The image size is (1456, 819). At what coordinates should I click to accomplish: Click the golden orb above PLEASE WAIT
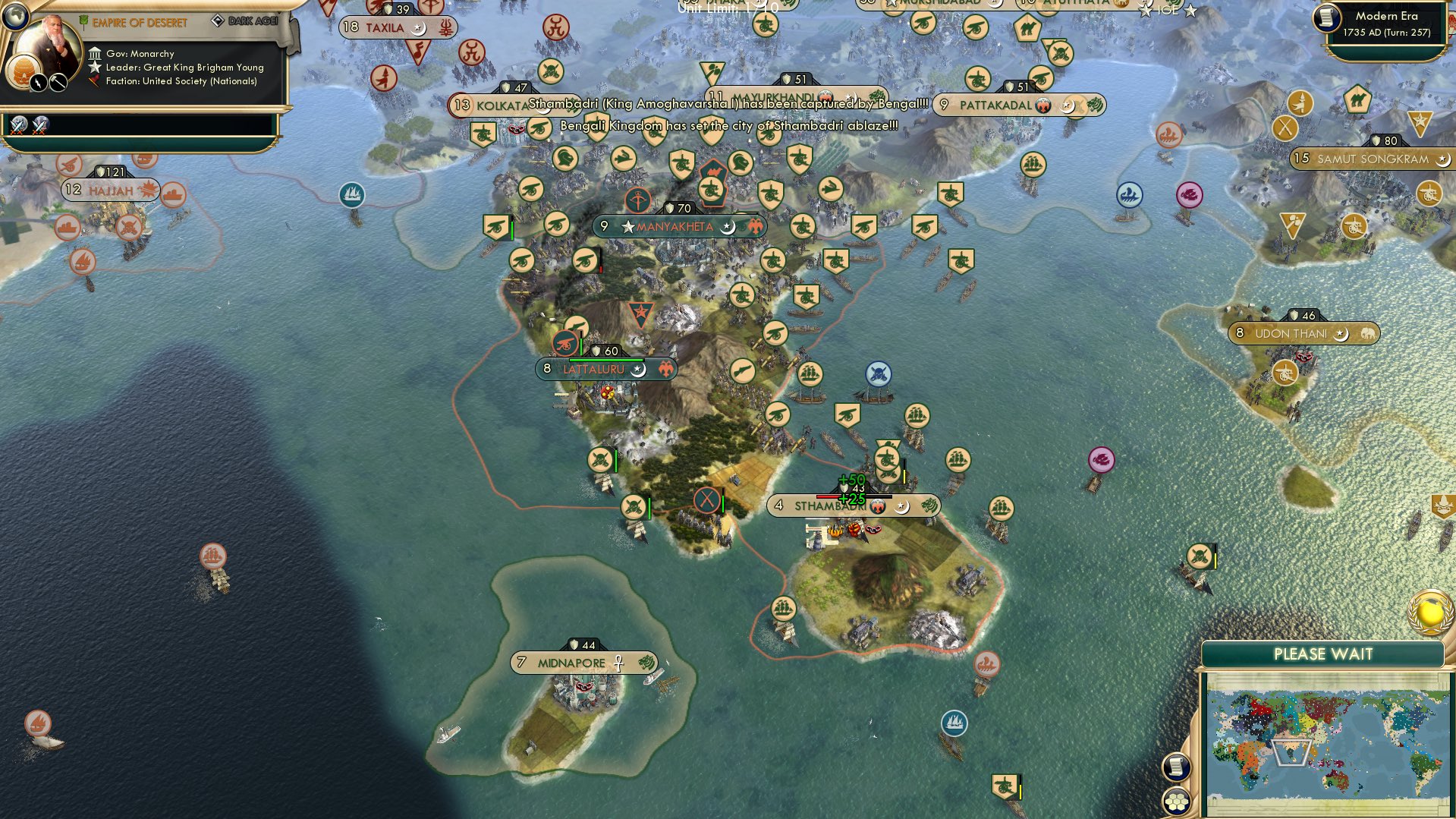pyautogui.click(x=1431, y=612)
